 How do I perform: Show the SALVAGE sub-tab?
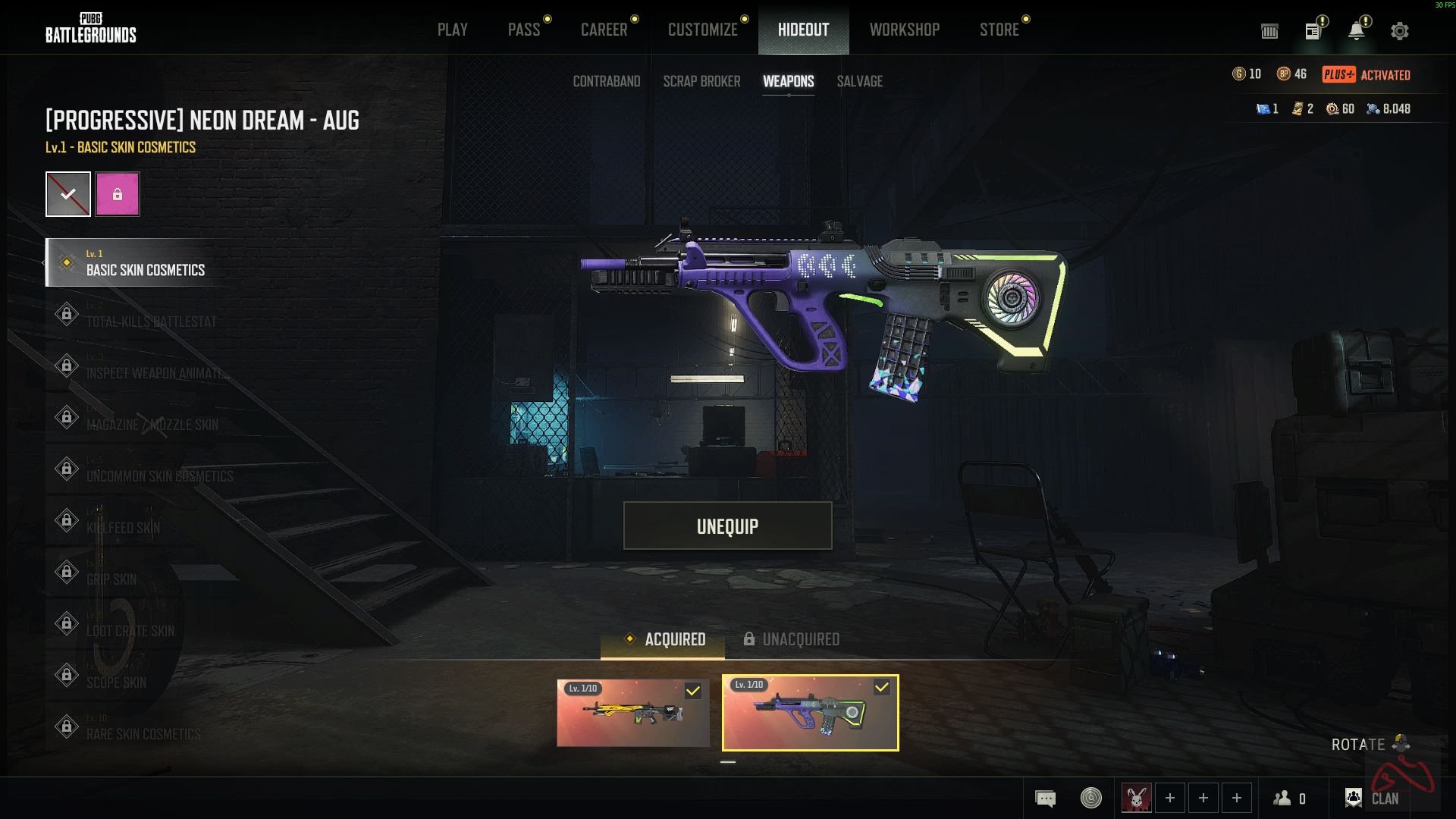pos(859,81)
